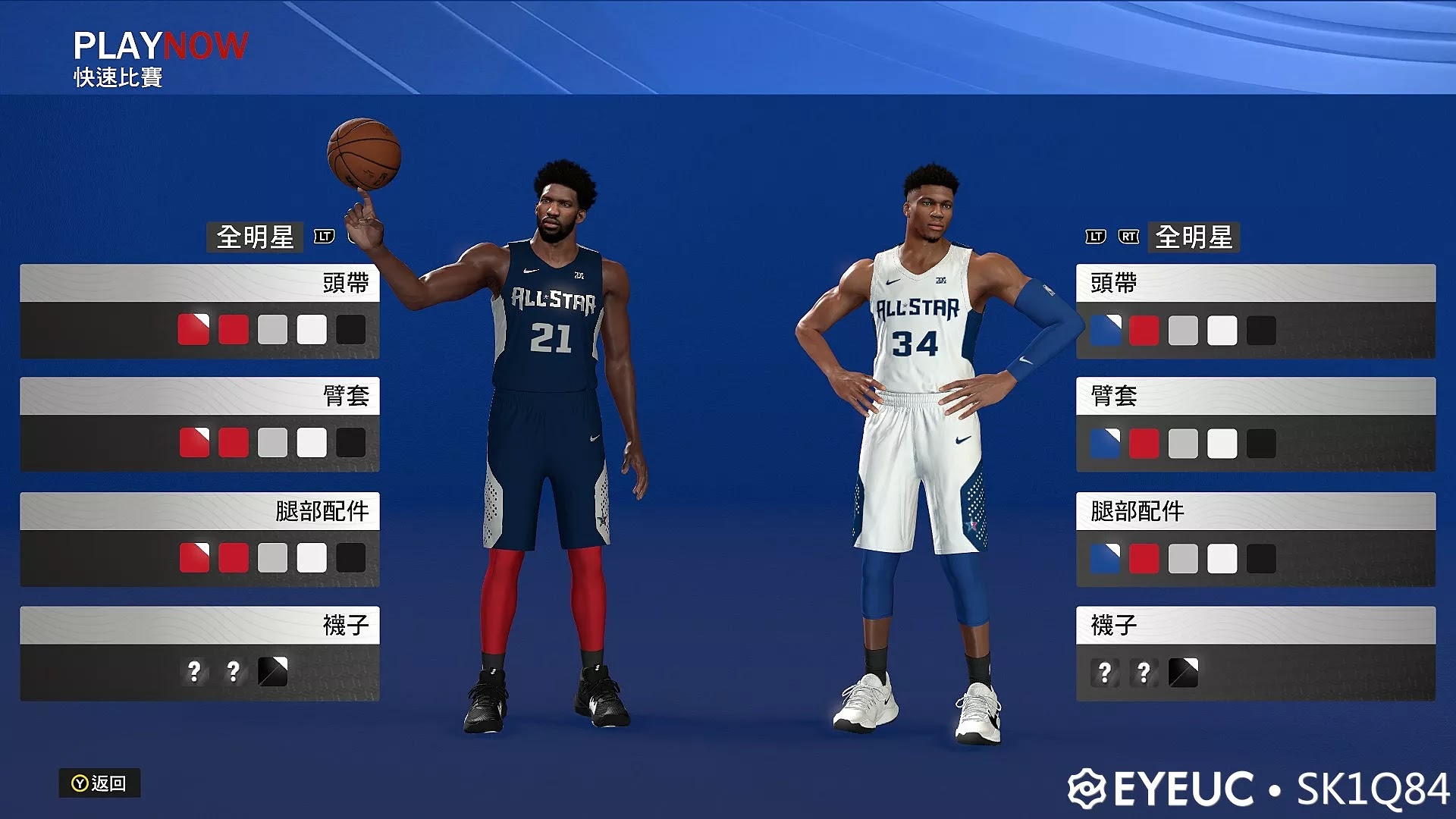Image resolution: width=1456 pixels, height=819 pixels.
Task: Click the LT icon on the right team panel
Action: 1094,238
